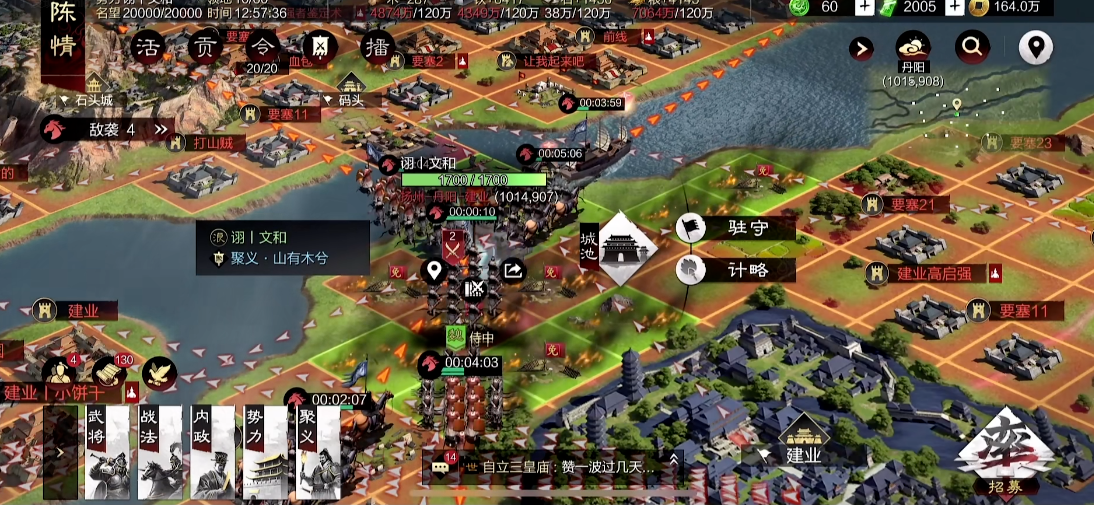1094x505 pixels.
Task: Click the arrow button to collapse the minimap
Action: (861, 48)
